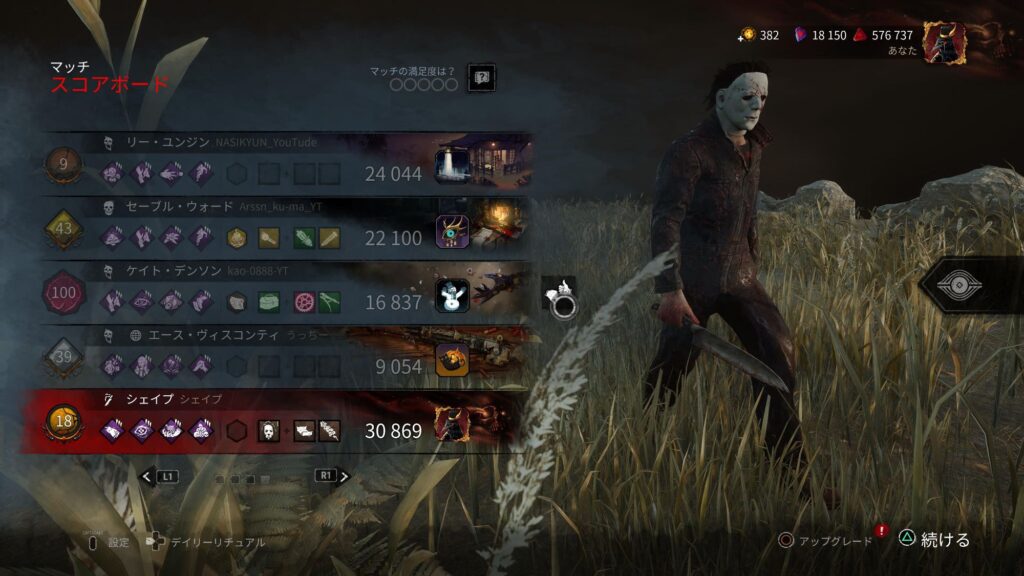
Task: Inspect the snowman cosmetic icon on Kate's row
Action: [x=453, y=295]
